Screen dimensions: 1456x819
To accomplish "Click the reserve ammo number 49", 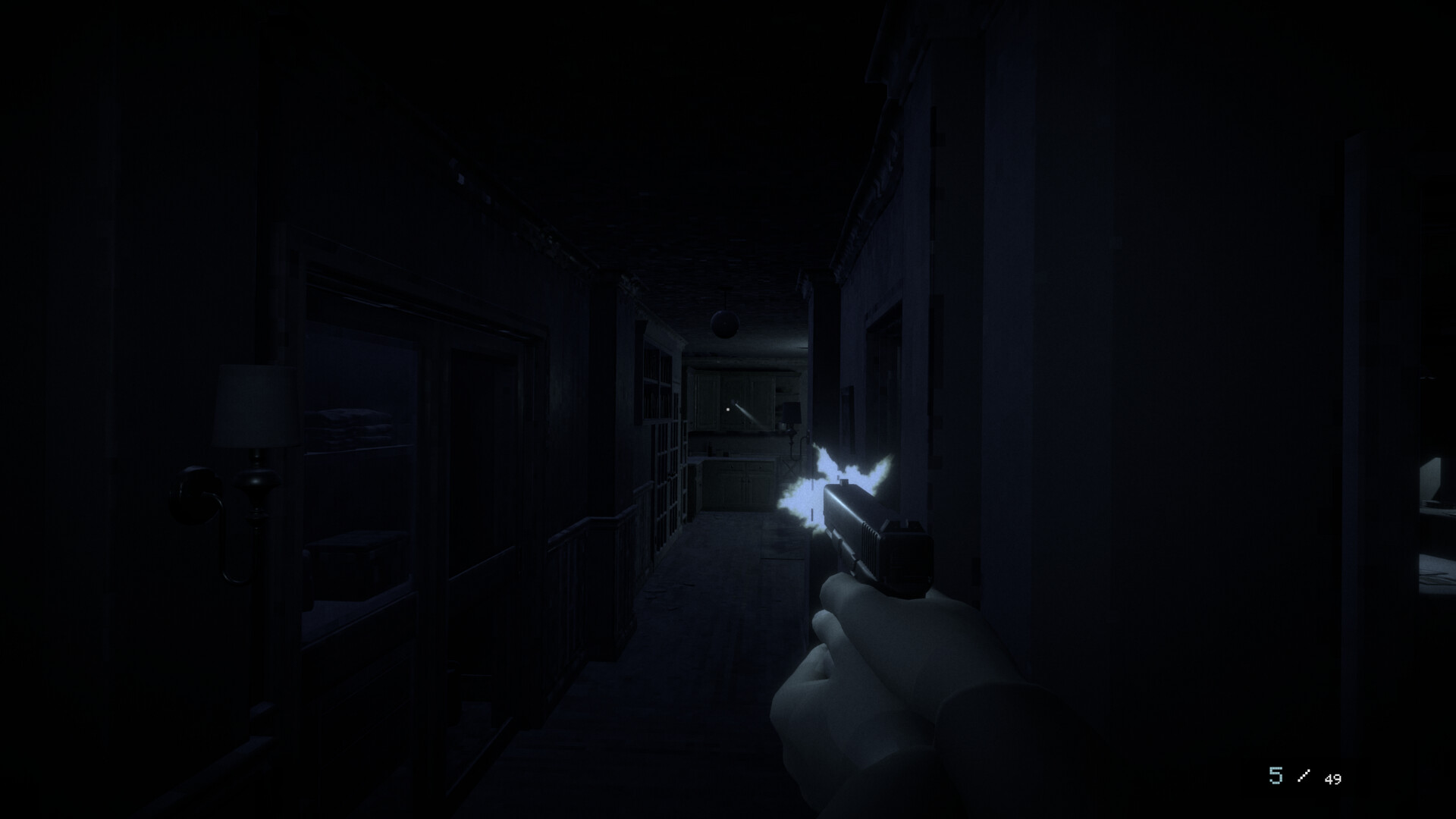I will (1333, 779).
